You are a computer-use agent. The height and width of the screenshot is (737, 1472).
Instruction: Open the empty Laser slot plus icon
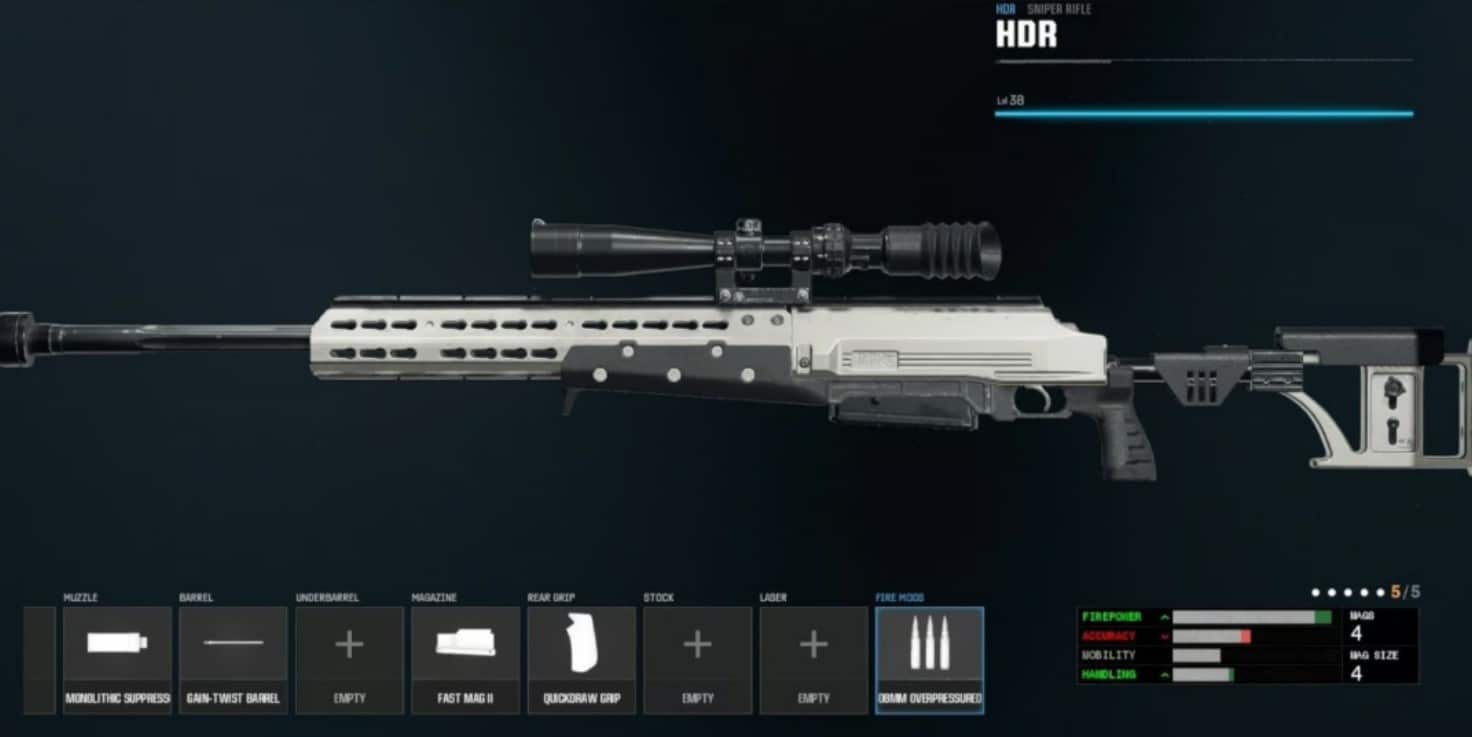[x=813, y=647]
